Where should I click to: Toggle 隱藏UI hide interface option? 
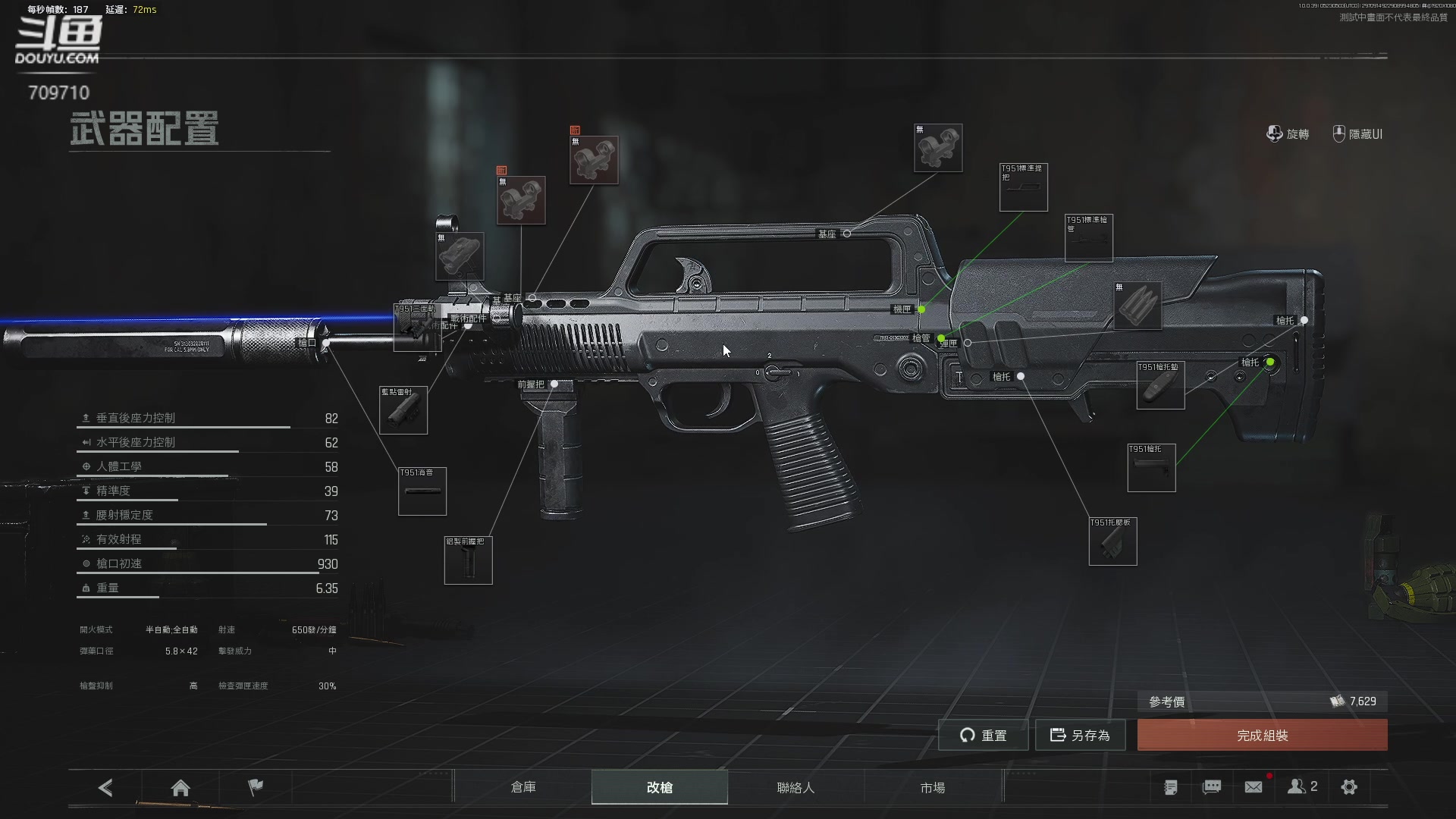tap(1357, 134)
